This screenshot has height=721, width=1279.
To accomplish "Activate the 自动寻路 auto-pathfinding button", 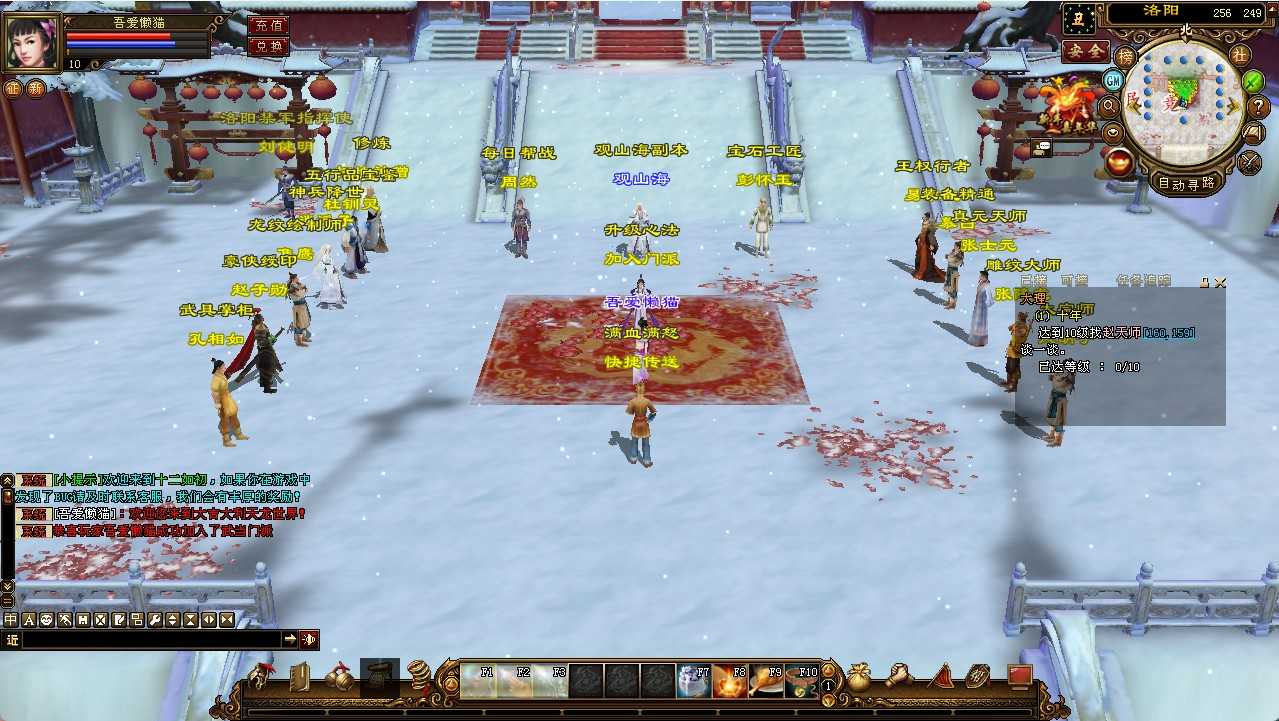I will point(1186,183).
